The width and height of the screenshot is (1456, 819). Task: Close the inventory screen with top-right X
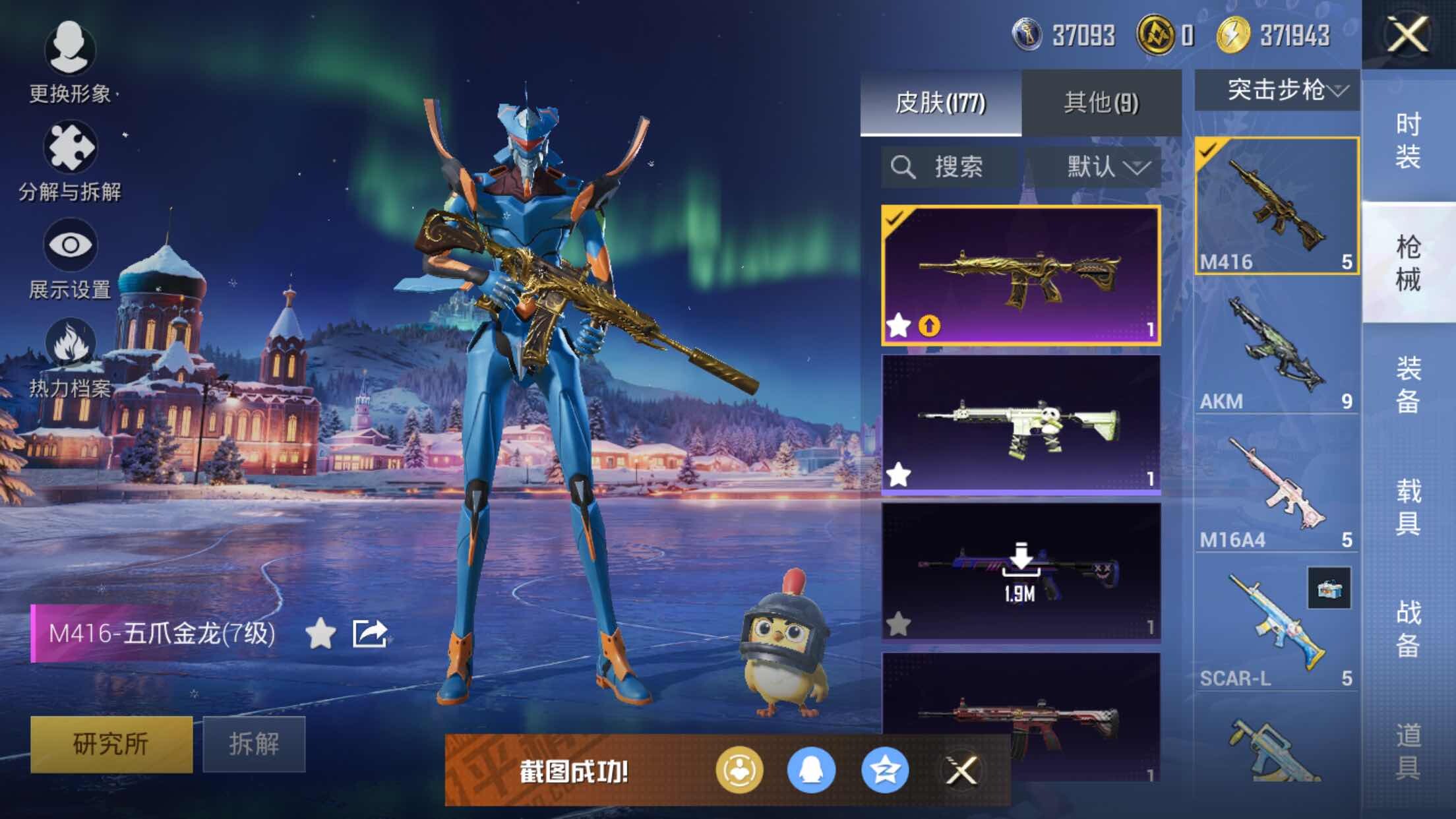(1408, 34)
